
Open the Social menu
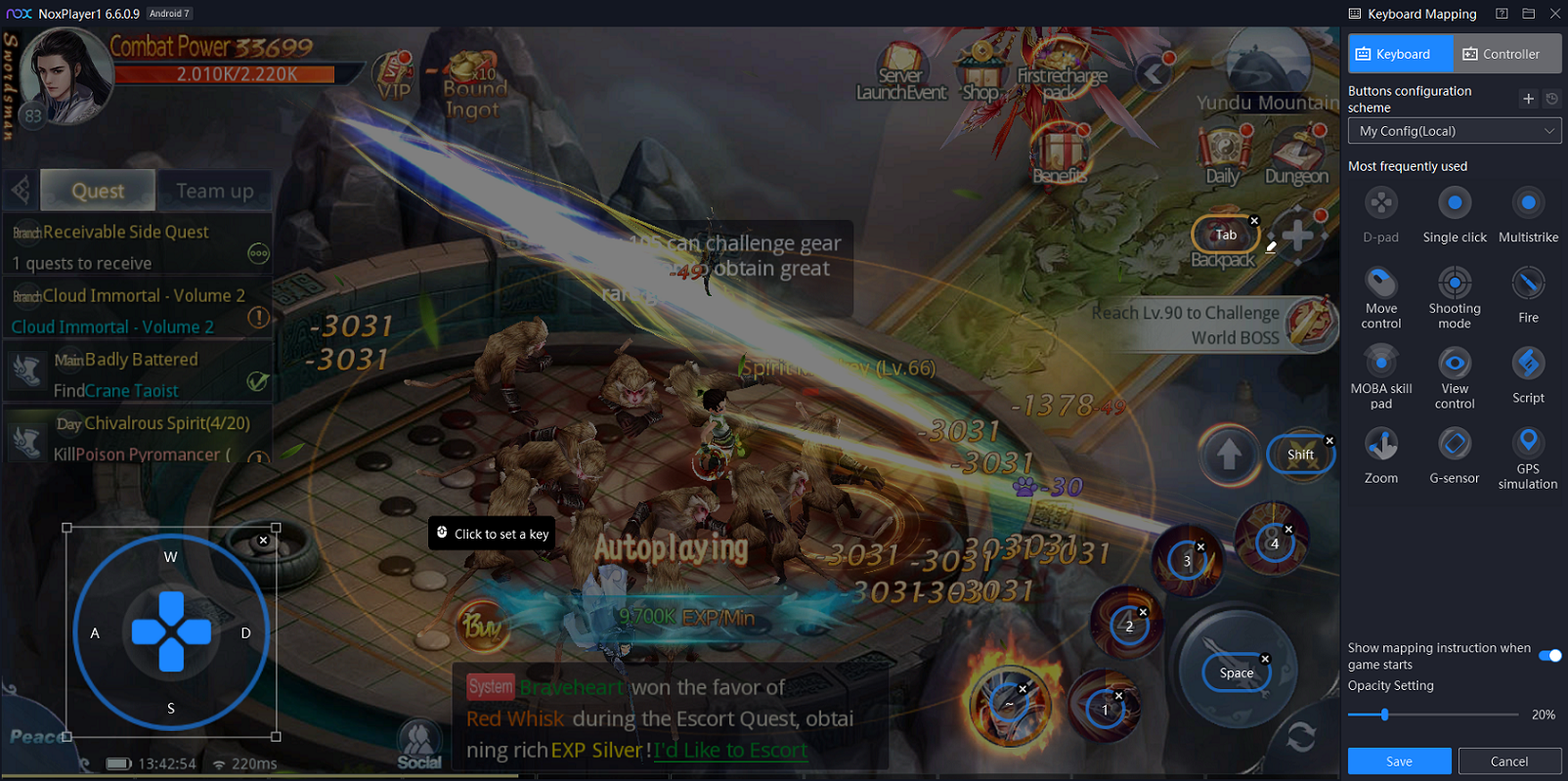pyautogui.click(x=419, y=745)
